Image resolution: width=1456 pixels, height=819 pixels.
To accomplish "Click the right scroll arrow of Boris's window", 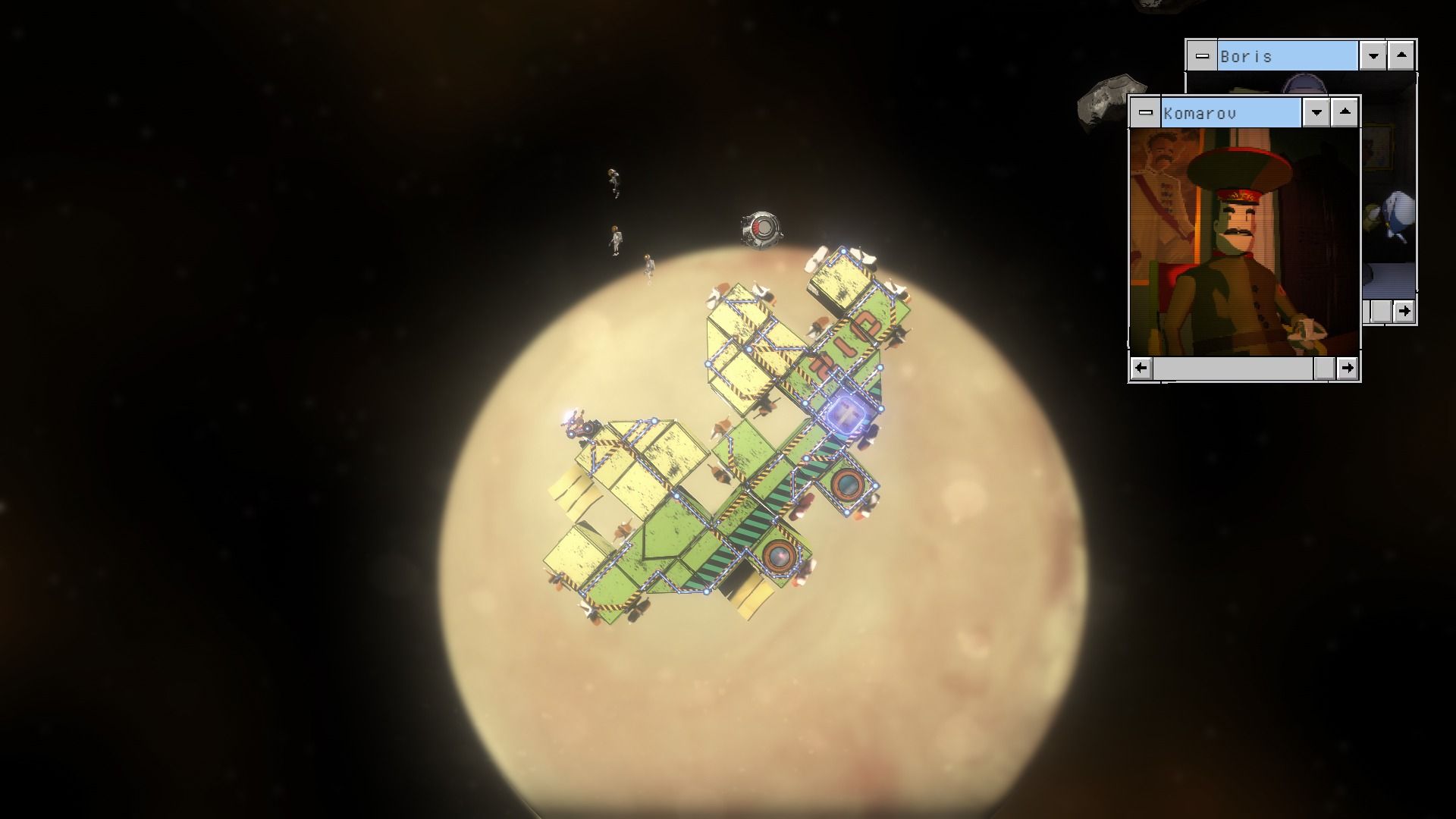I will click(1404, 311).
